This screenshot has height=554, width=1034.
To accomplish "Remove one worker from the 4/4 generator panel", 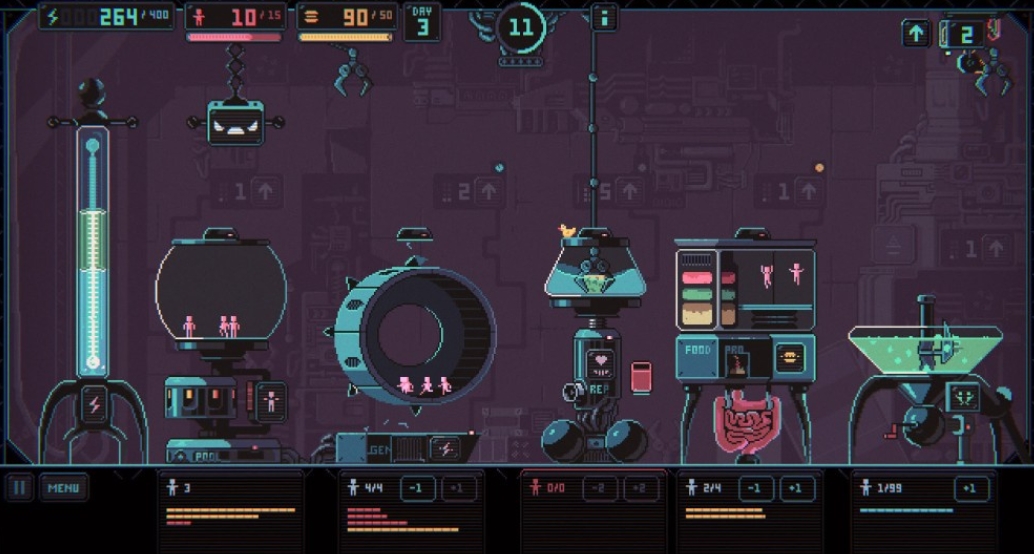I will pos(416,489).
